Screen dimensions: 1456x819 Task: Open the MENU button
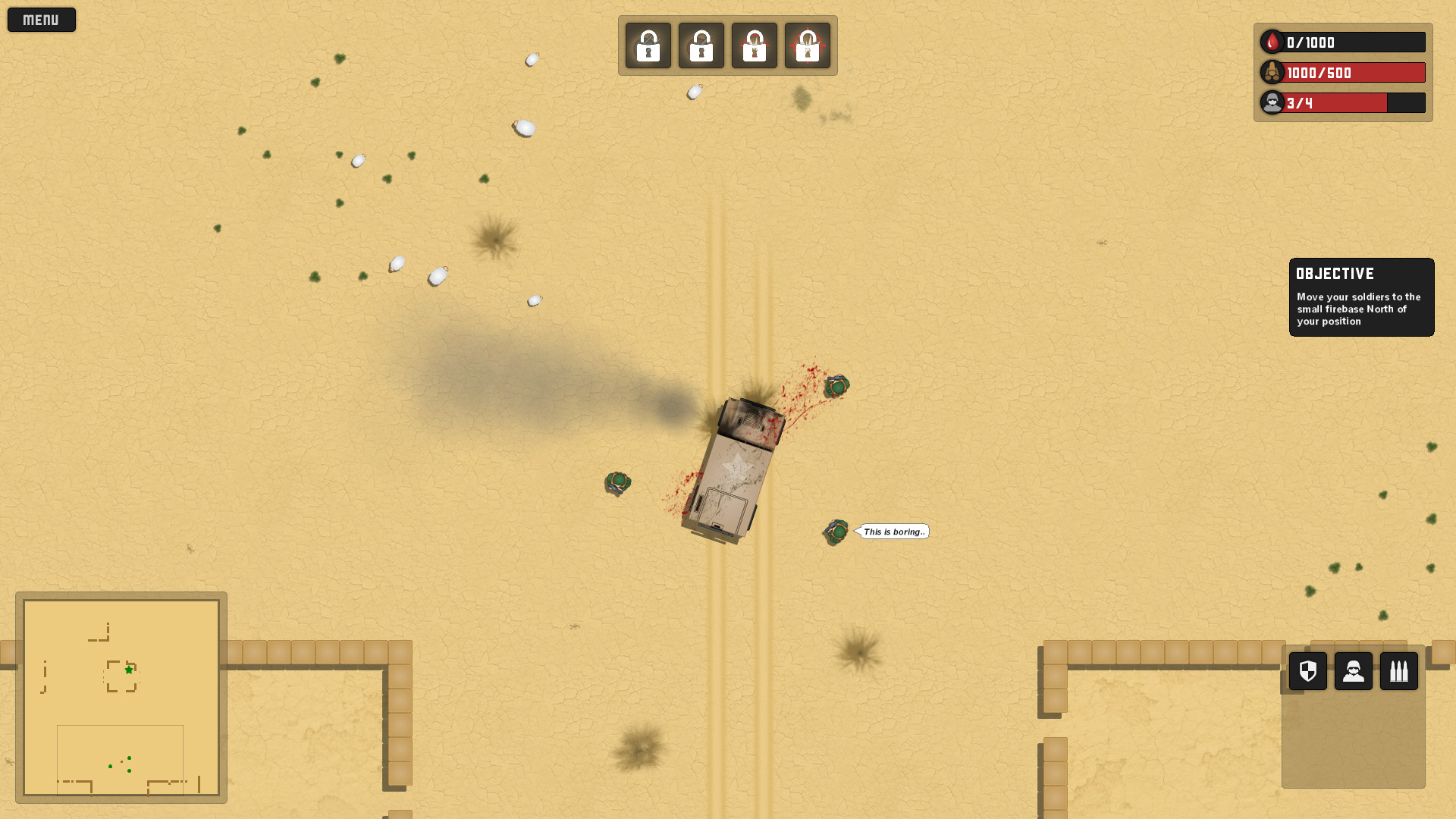point(41,19)
